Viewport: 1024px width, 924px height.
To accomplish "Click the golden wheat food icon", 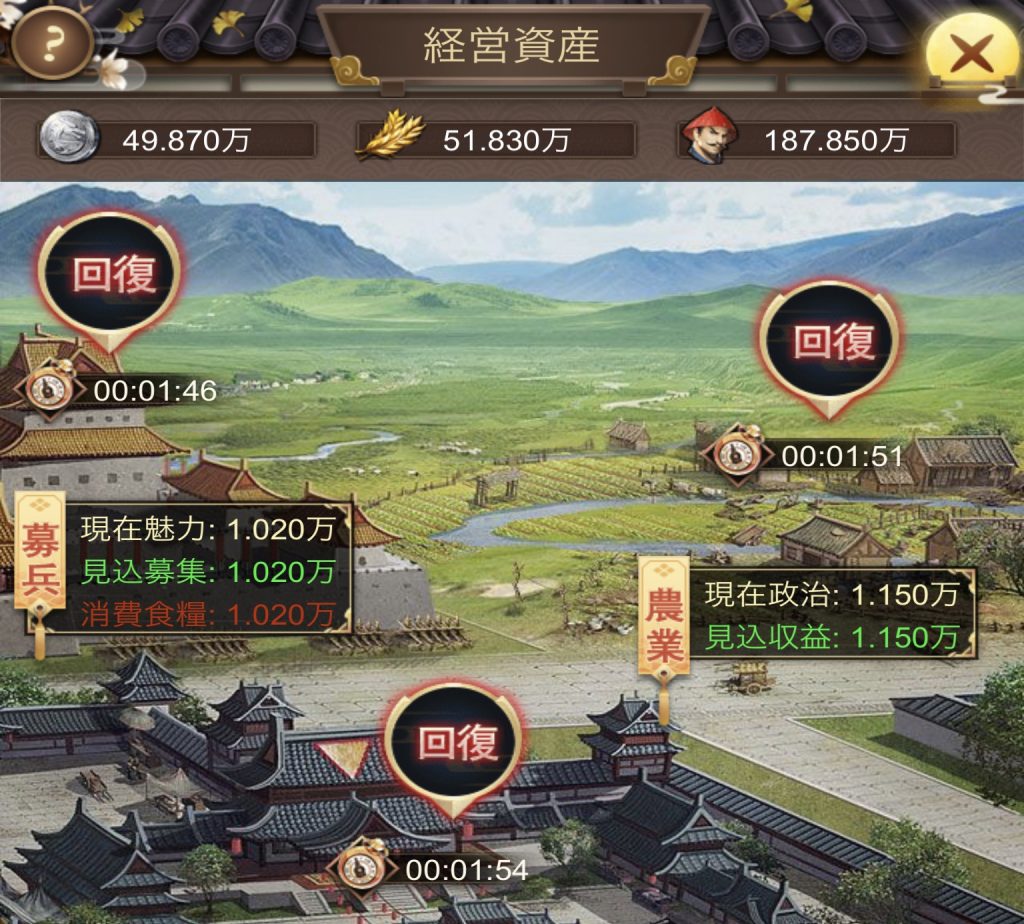I will 391,137.
